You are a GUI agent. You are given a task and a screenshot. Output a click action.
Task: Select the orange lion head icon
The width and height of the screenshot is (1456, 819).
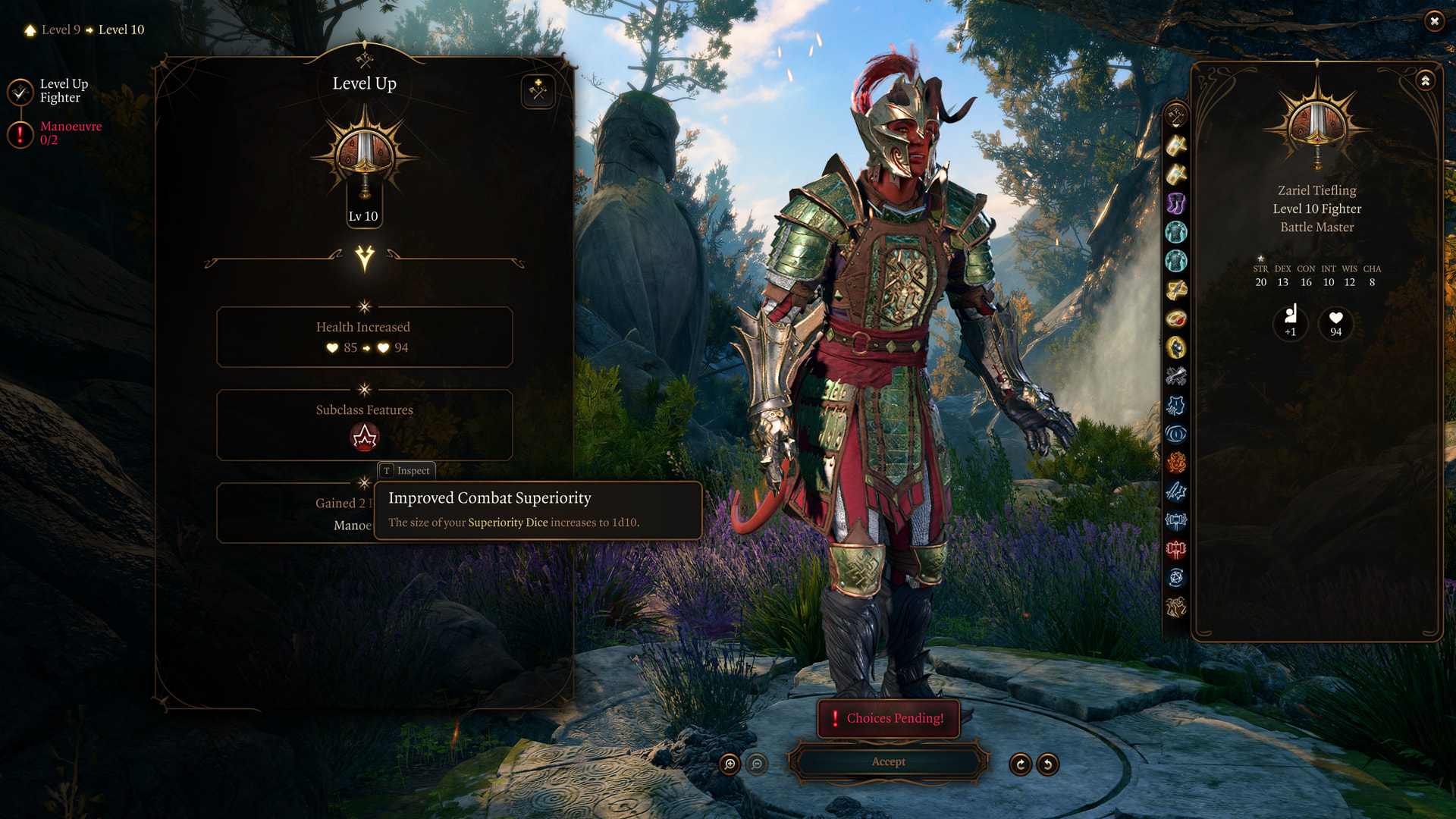[1176, 463]
